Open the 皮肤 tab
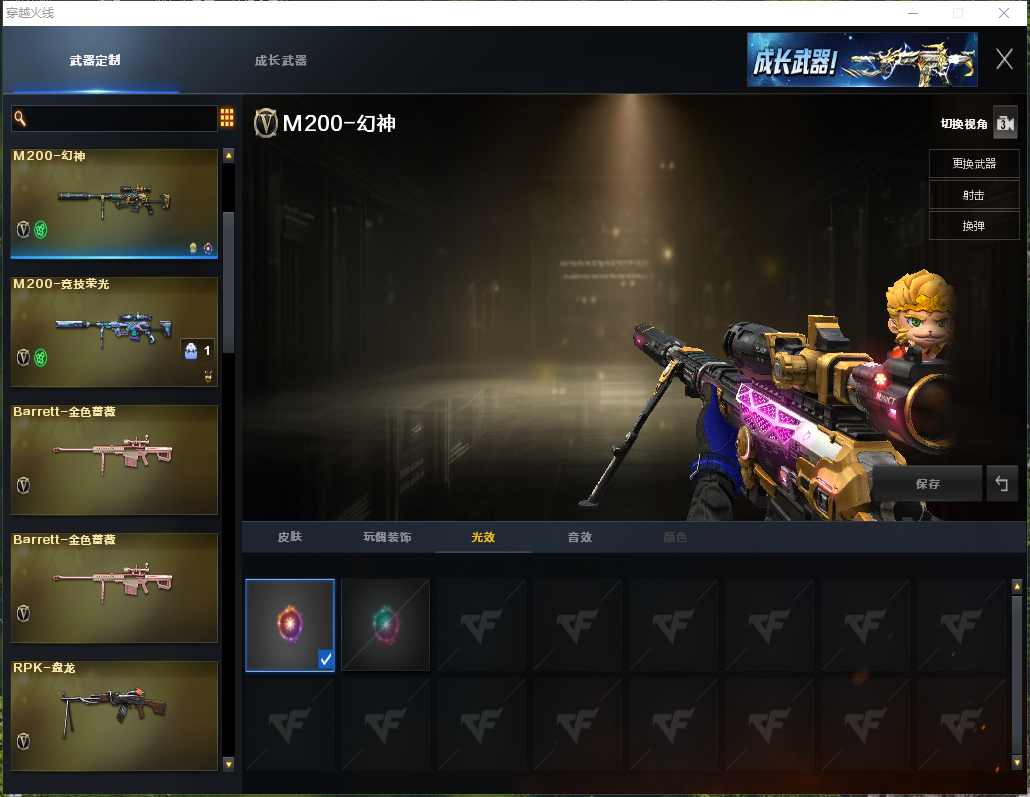The width and height of the screenshot is (1030, 797). [290, 537]
